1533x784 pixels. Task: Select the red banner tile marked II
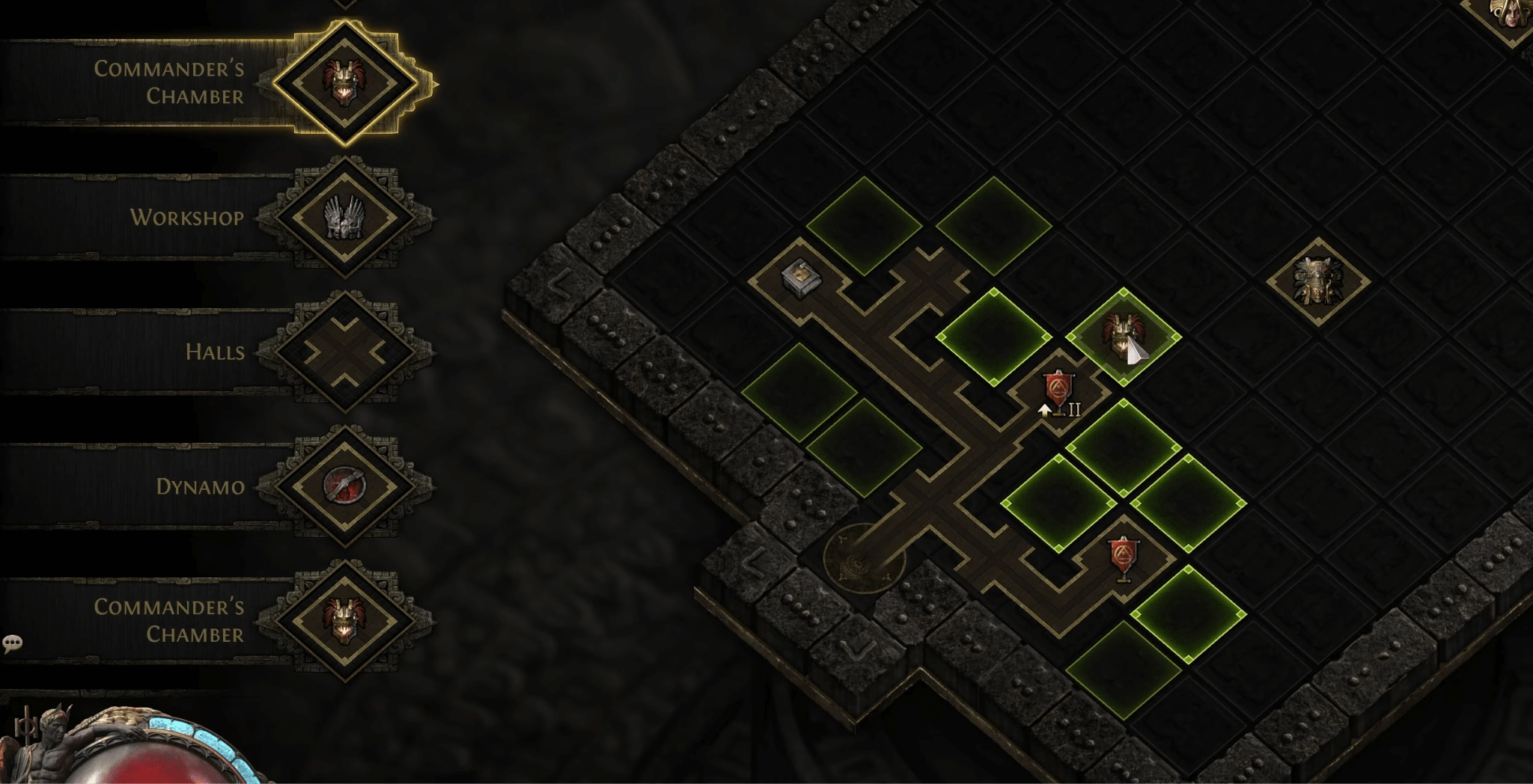(x=1058, y=392)
